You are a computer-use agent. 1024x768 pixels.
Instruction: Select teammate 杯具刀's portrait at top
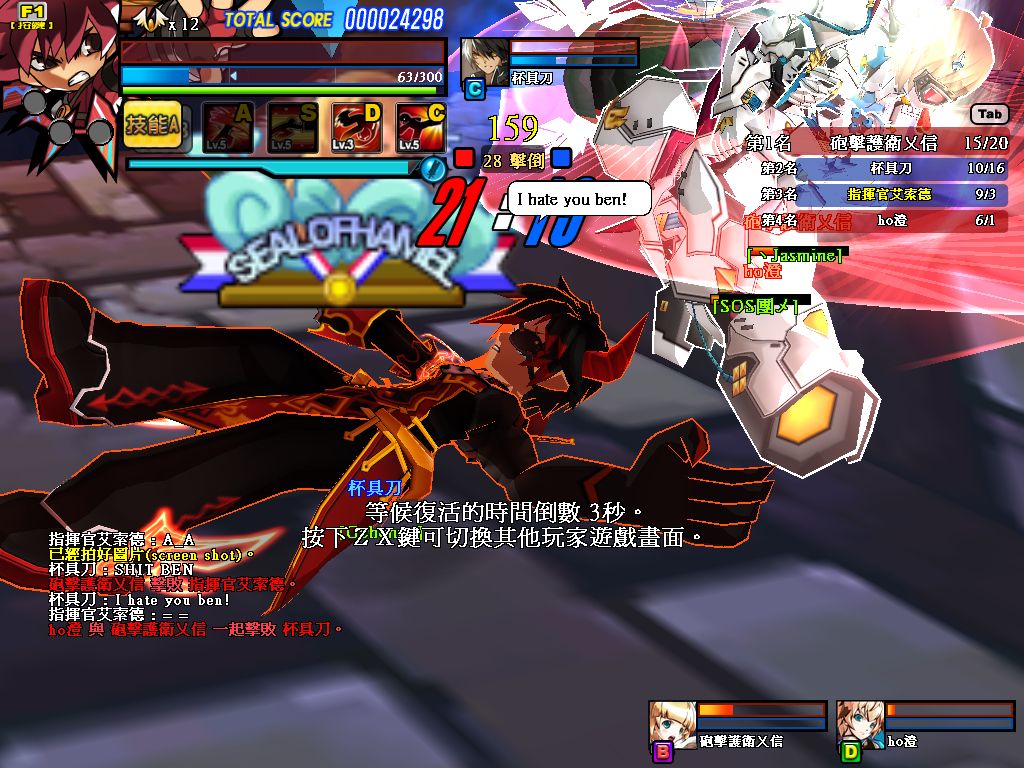click(x=481, y=60)
